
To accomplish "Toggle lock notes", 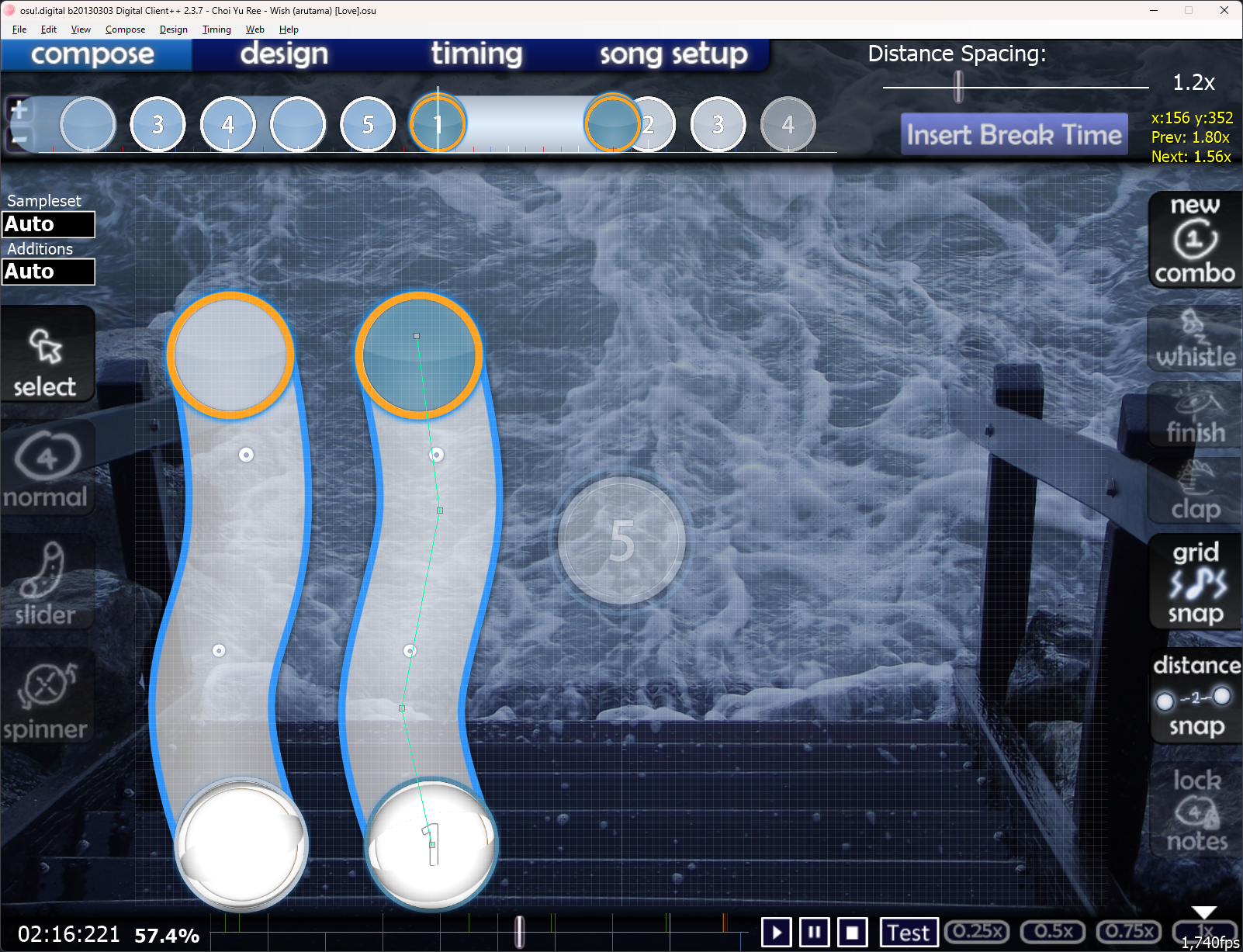I will pyautogui.click(x=1195, y=810).
